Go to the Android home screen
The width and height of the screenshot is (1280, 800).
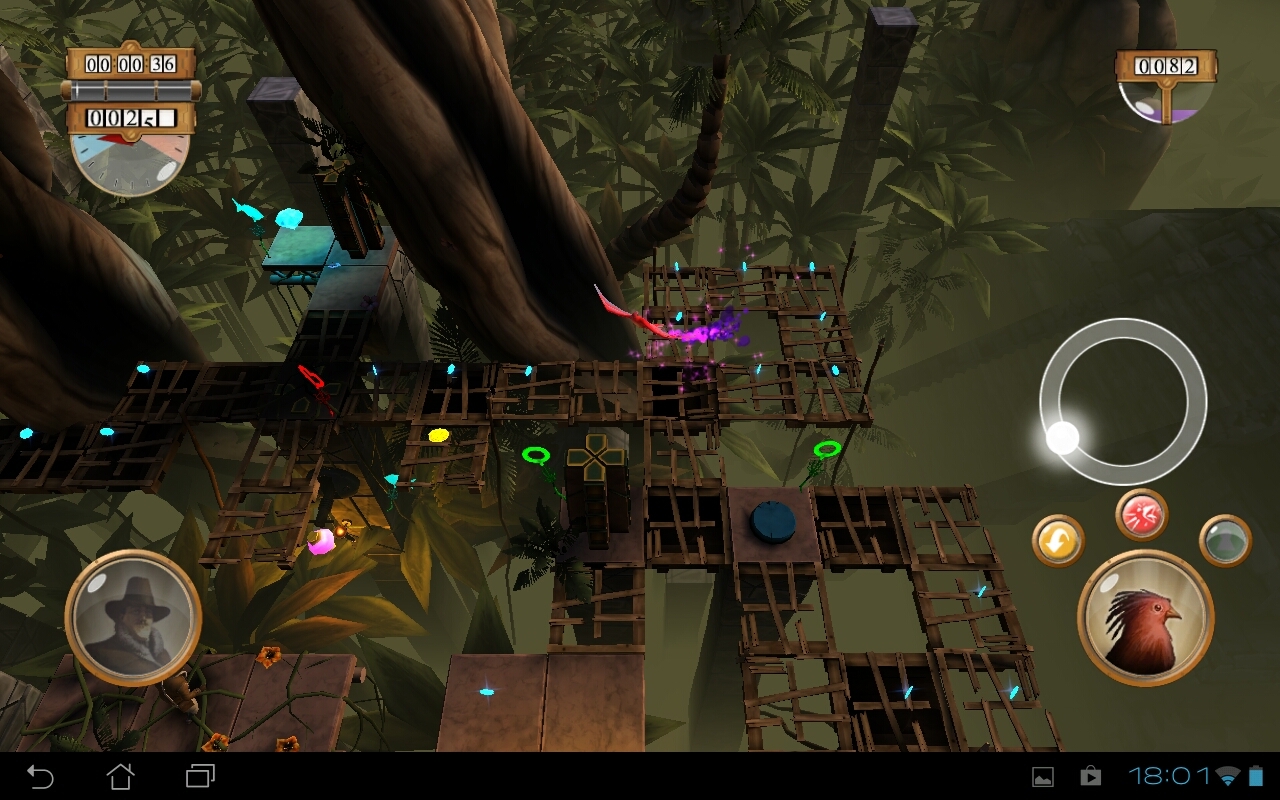coord(120,776)
